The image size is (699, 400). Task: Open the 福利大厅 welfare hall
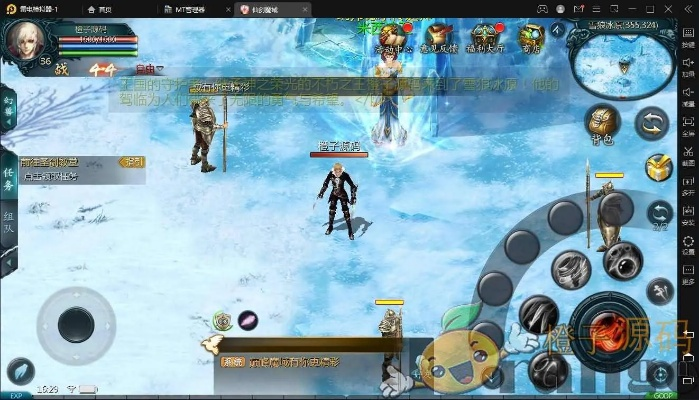[485, 39]
